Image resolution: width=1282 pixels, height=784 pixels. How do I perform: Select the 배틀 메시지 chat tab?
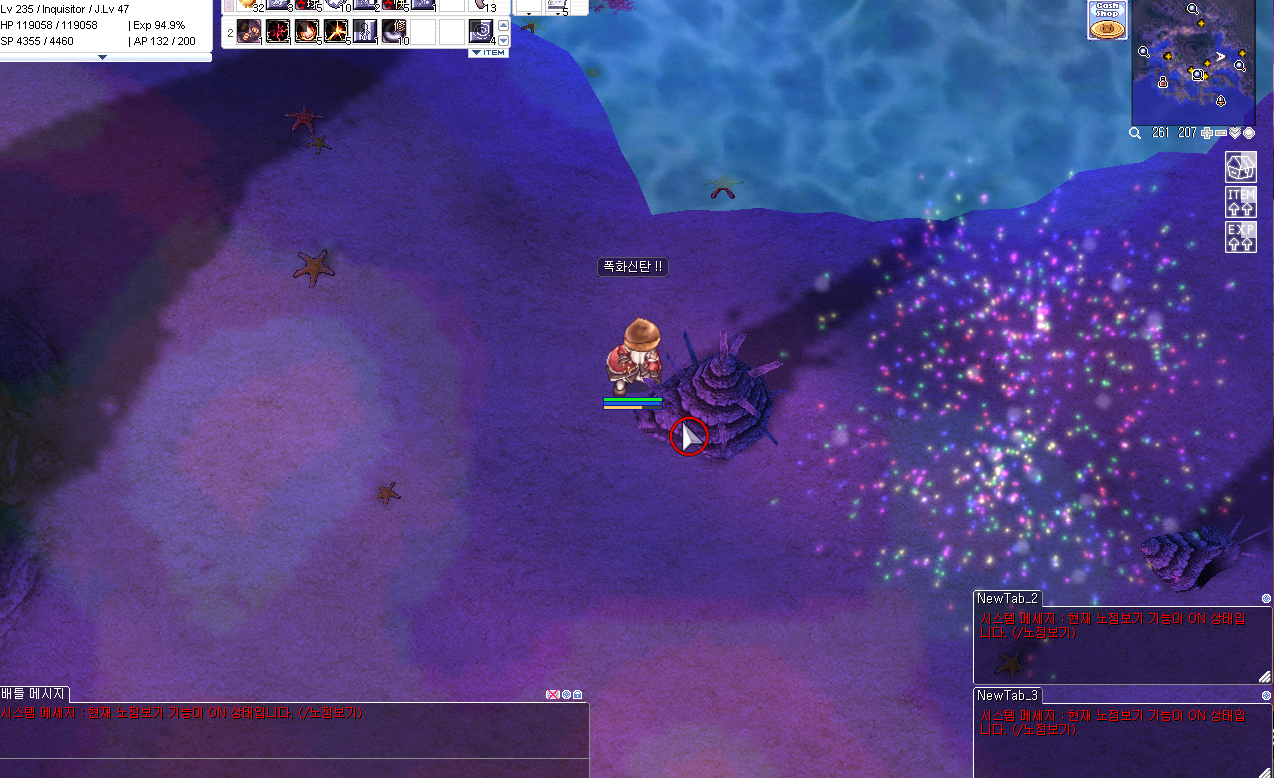pyautogui.click(x=34, y=694)
